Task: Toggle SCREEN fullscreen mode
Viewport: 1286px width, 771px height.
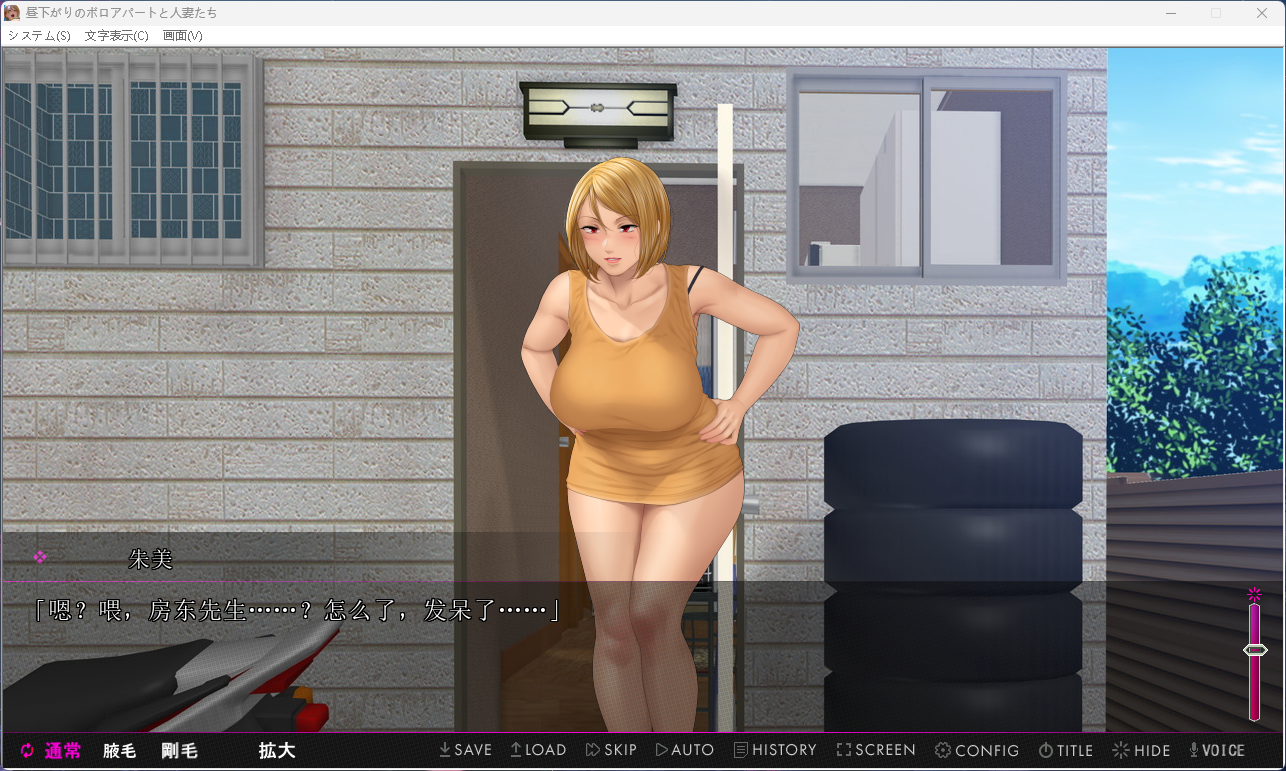Action: [876, 750]
